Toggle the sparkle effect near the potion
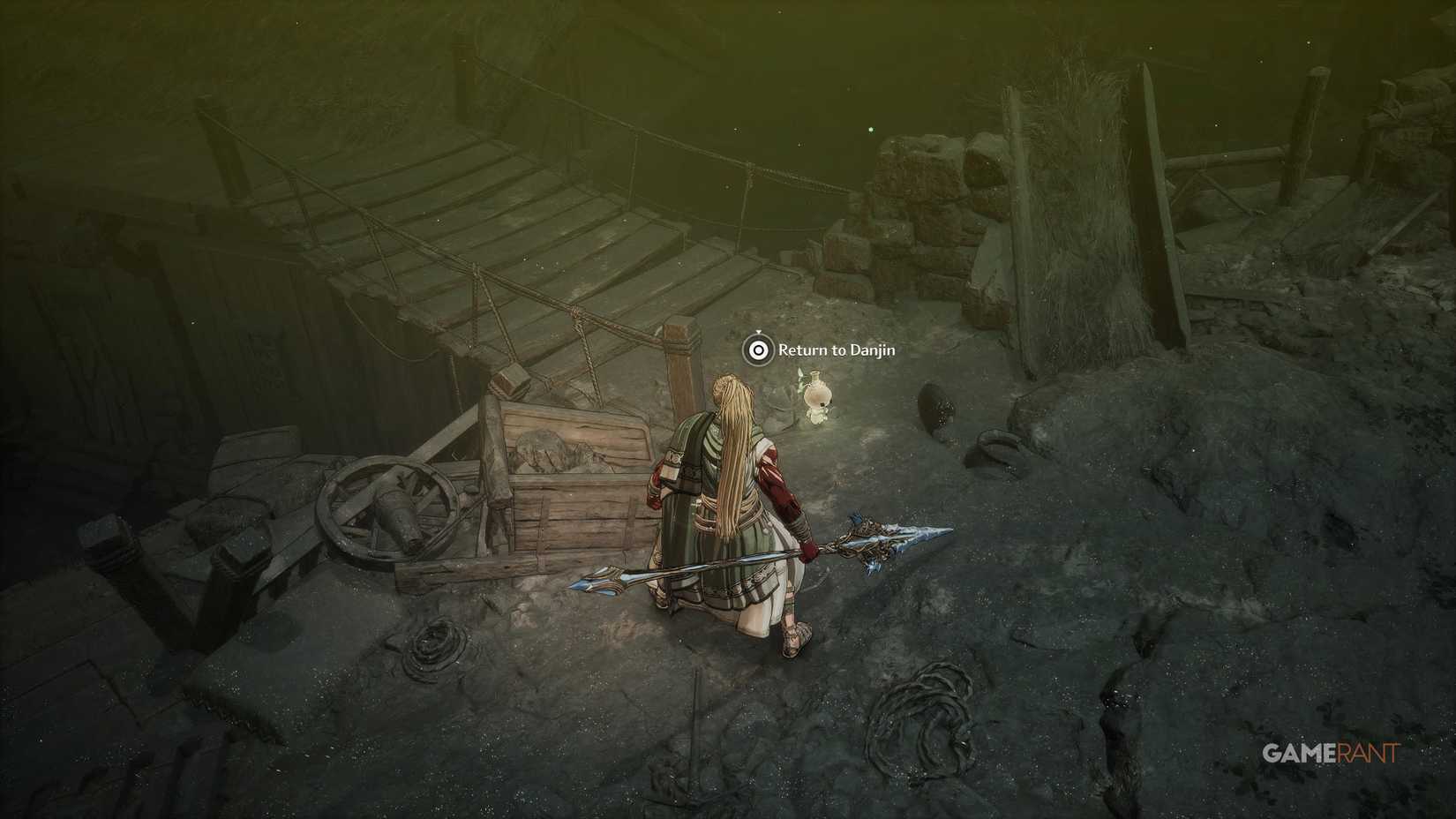Image resolution: width=1456 pixels, height=819 pixels. (x=800, y=378)
